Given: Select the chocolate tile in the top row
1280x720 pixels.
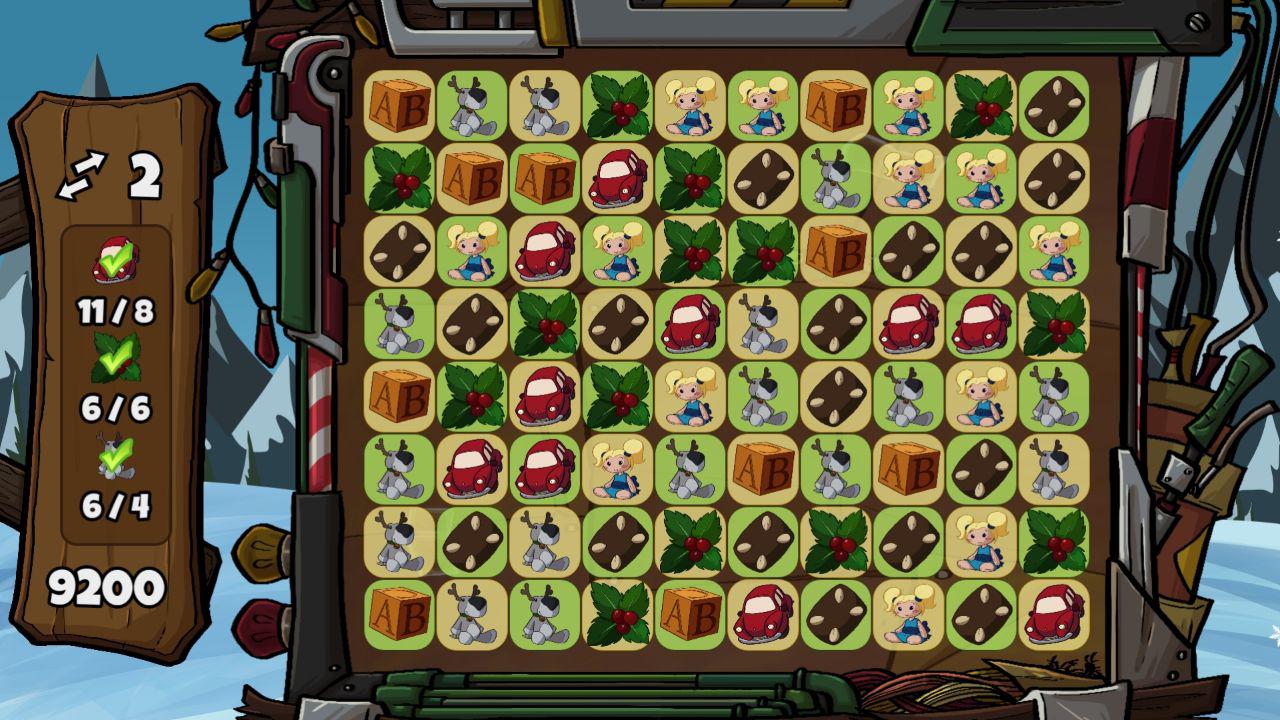Looking at the screenshot, I should coord(1054,105).
